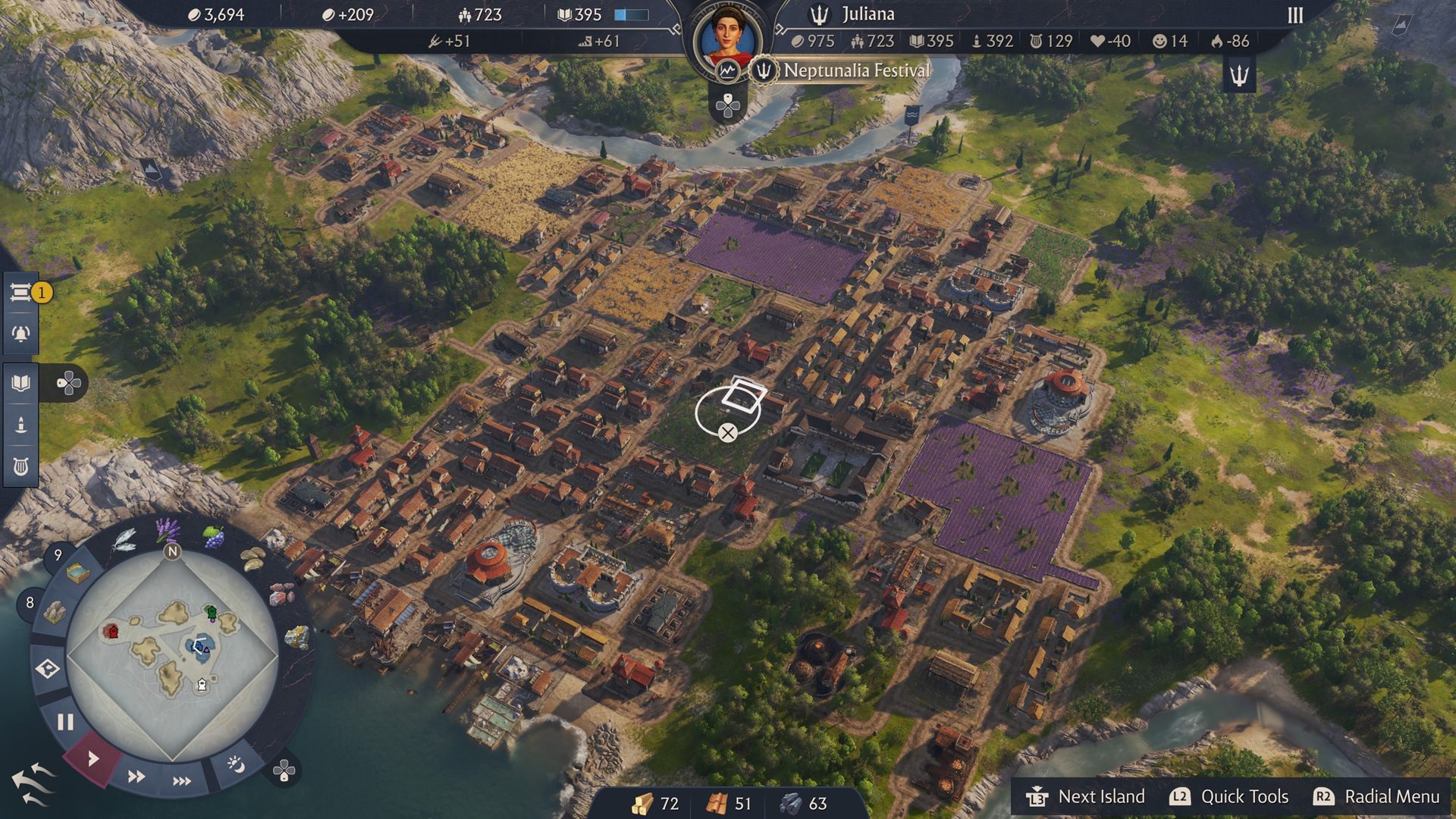Viewport: 1456px width, 819px height.
Task: Open the statistics graph icon below portrait
Action: (x=728, y=71)
